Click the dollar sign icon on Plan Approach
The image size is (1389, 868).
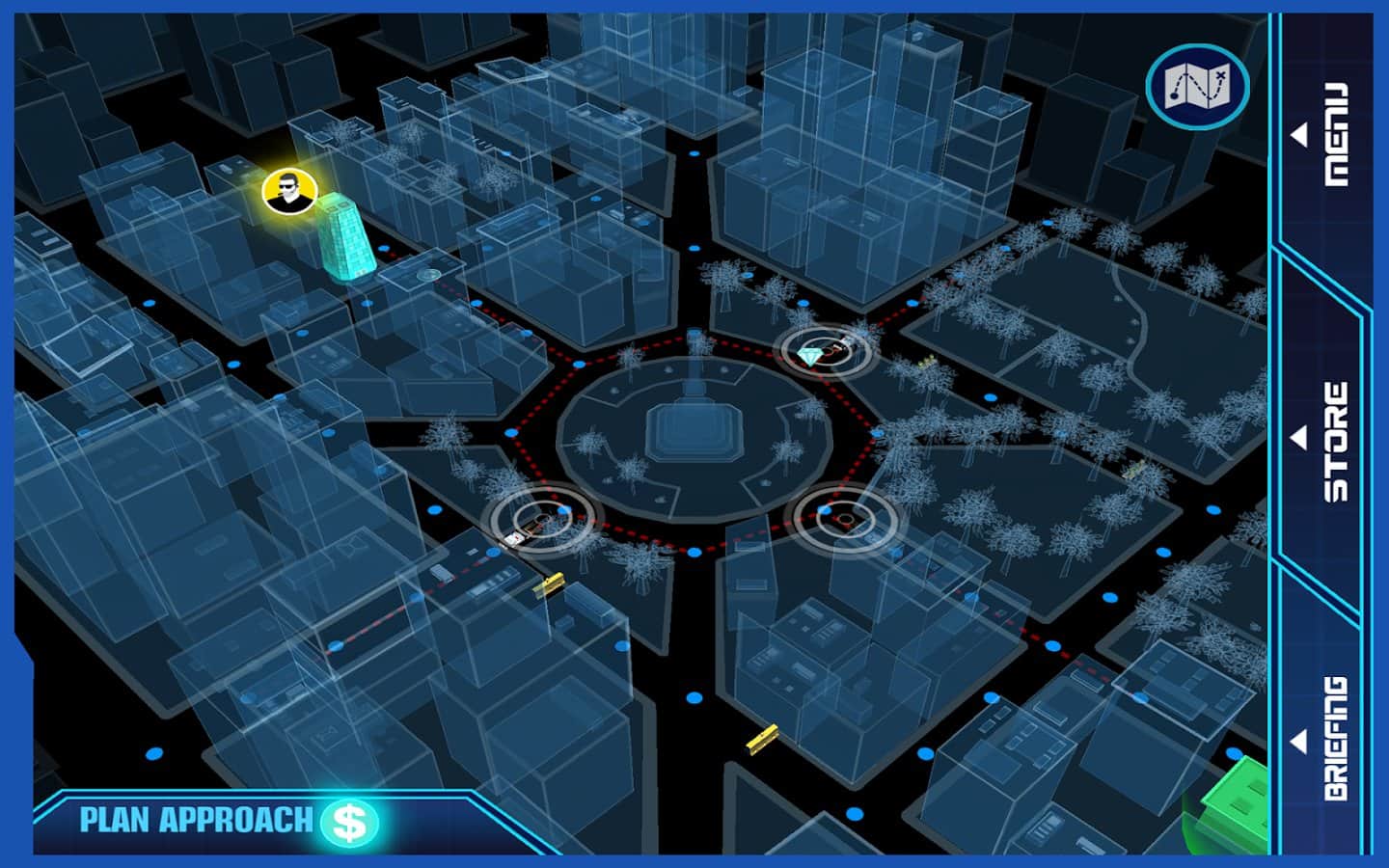pos(349,821)
